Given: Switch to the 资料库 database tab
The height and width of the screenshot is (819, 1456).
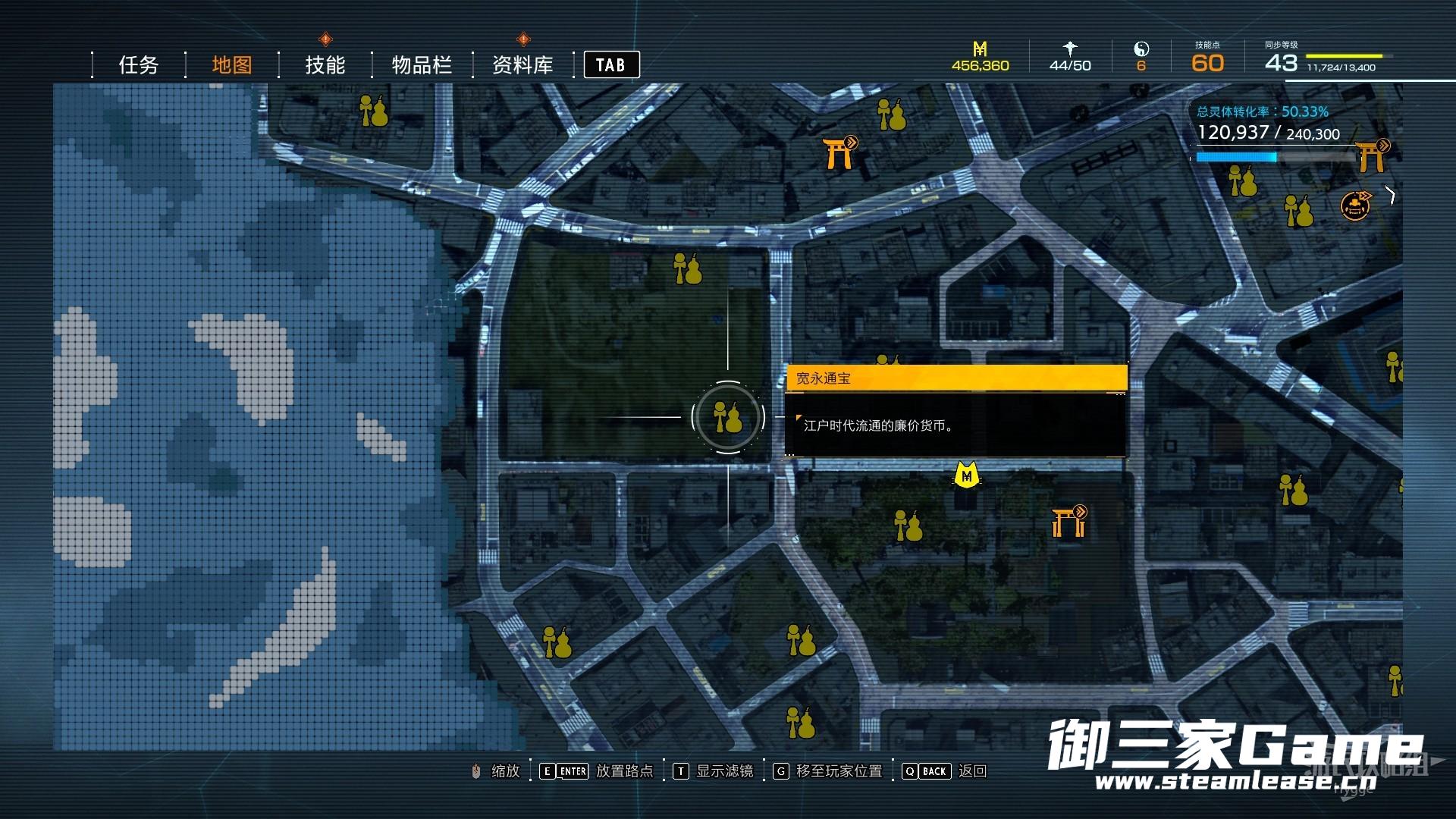Looking at the screenshot, I should click(x=522, y=65).
